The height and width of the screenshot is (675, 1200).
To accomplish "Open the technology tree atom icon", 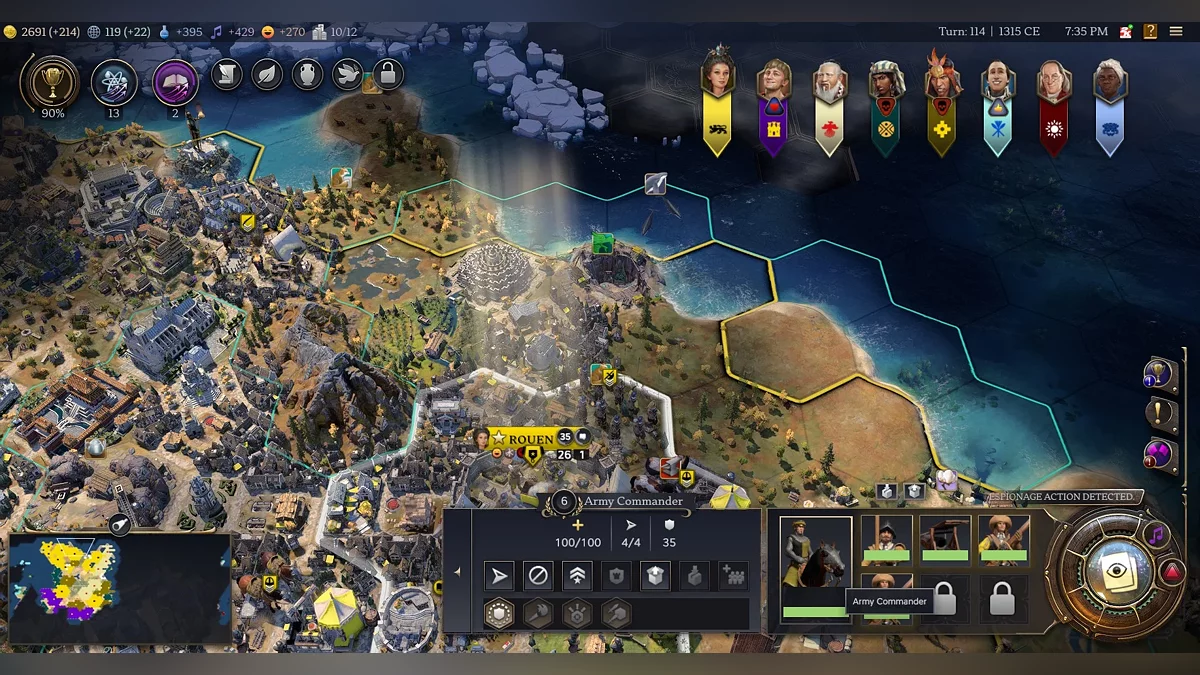I will point(114,82).
